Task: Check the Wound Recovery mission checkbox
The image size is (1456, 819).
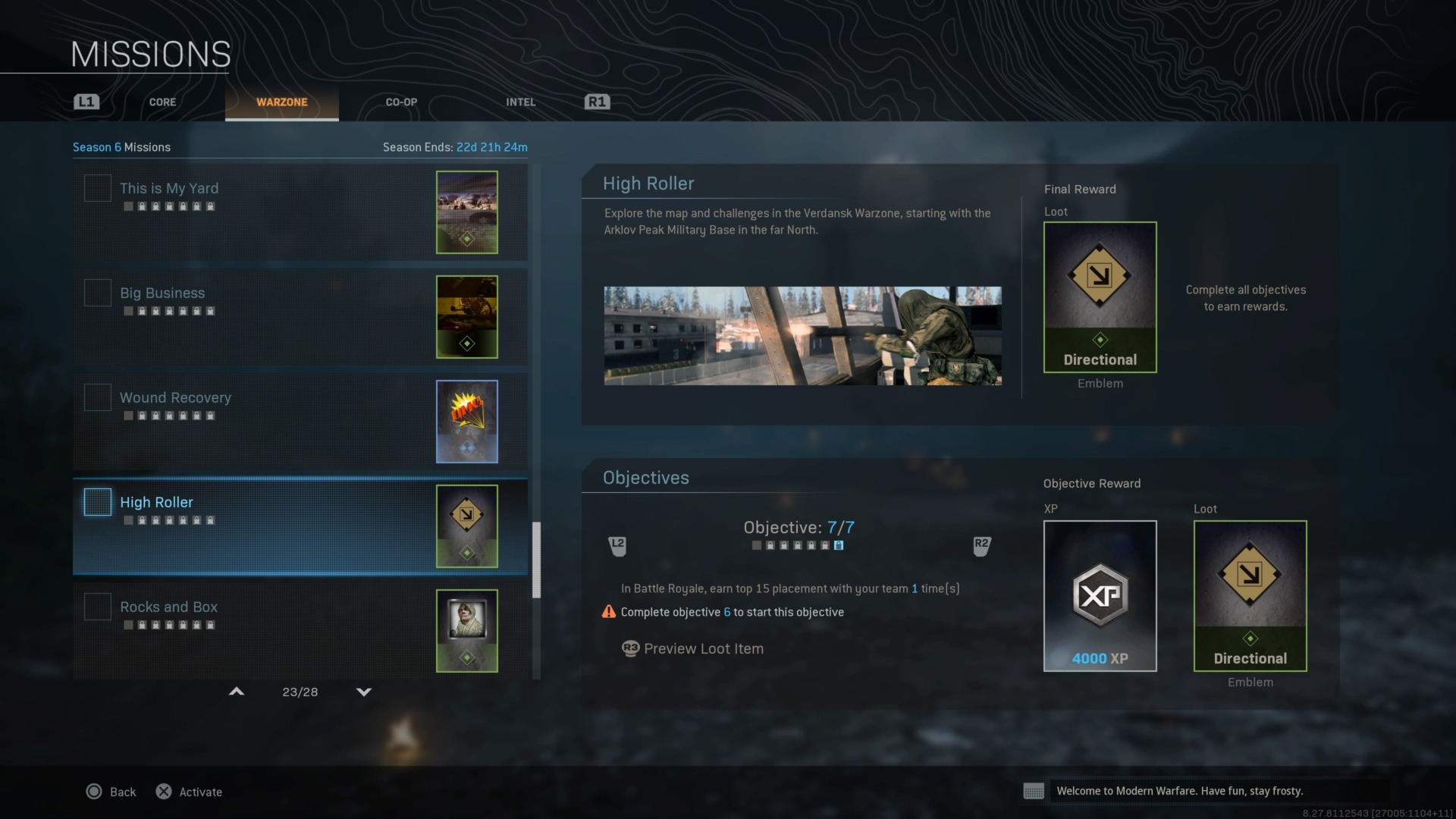Action: point(97,397)
